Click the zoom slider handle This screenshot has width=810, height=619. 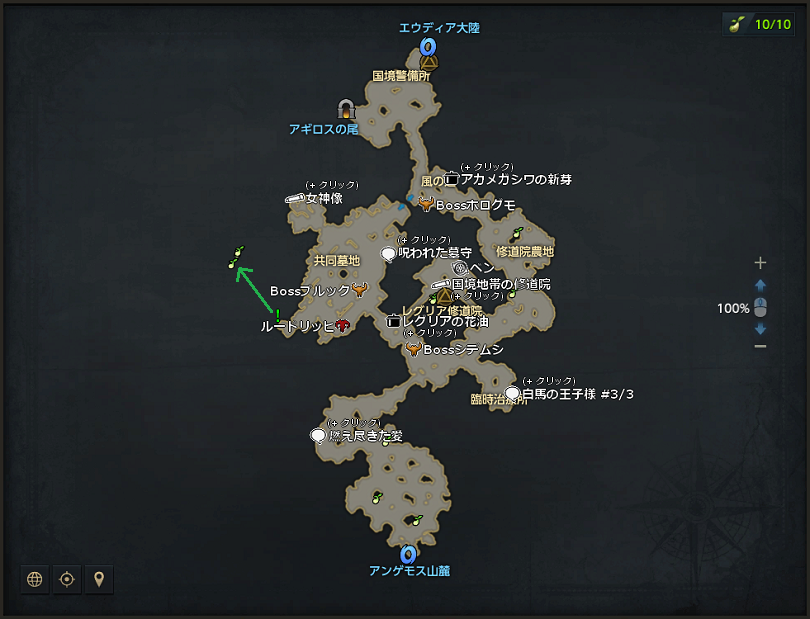[x=760, y=308]
